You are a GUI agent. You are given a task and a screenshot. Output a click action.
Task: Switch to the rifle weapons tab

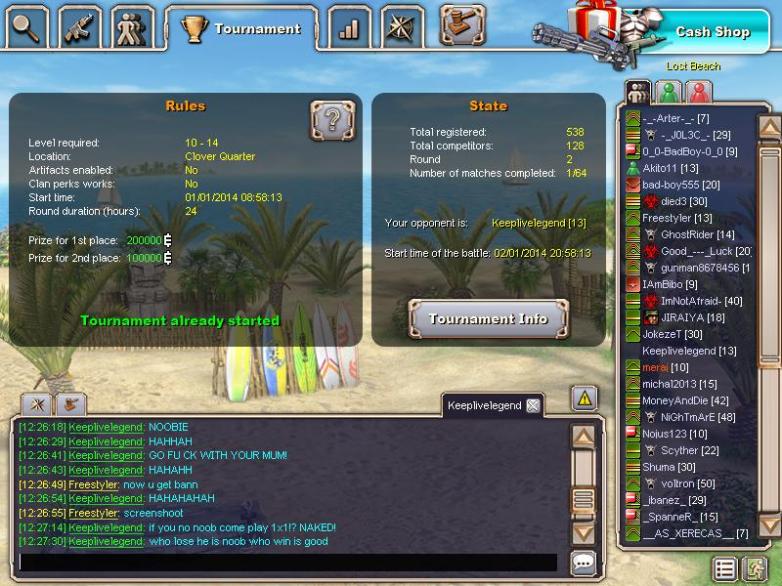[x=79, y=27]
